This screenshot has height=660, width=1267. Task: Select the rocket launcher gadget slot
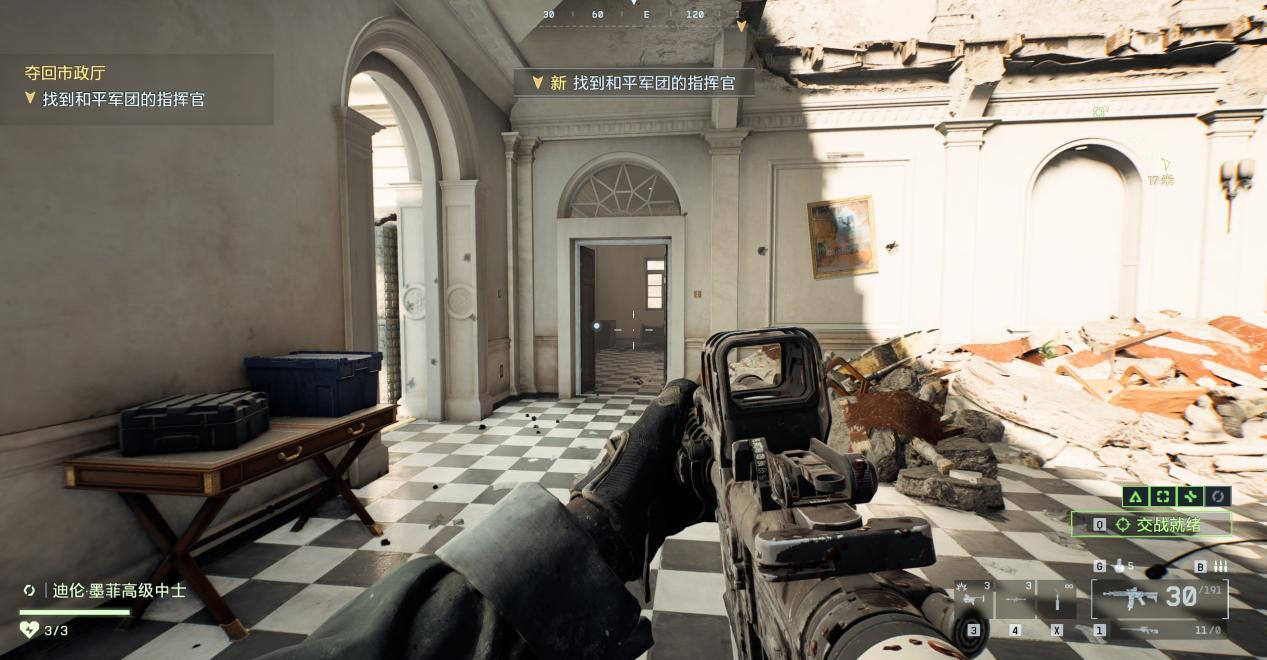point(1015,599)
